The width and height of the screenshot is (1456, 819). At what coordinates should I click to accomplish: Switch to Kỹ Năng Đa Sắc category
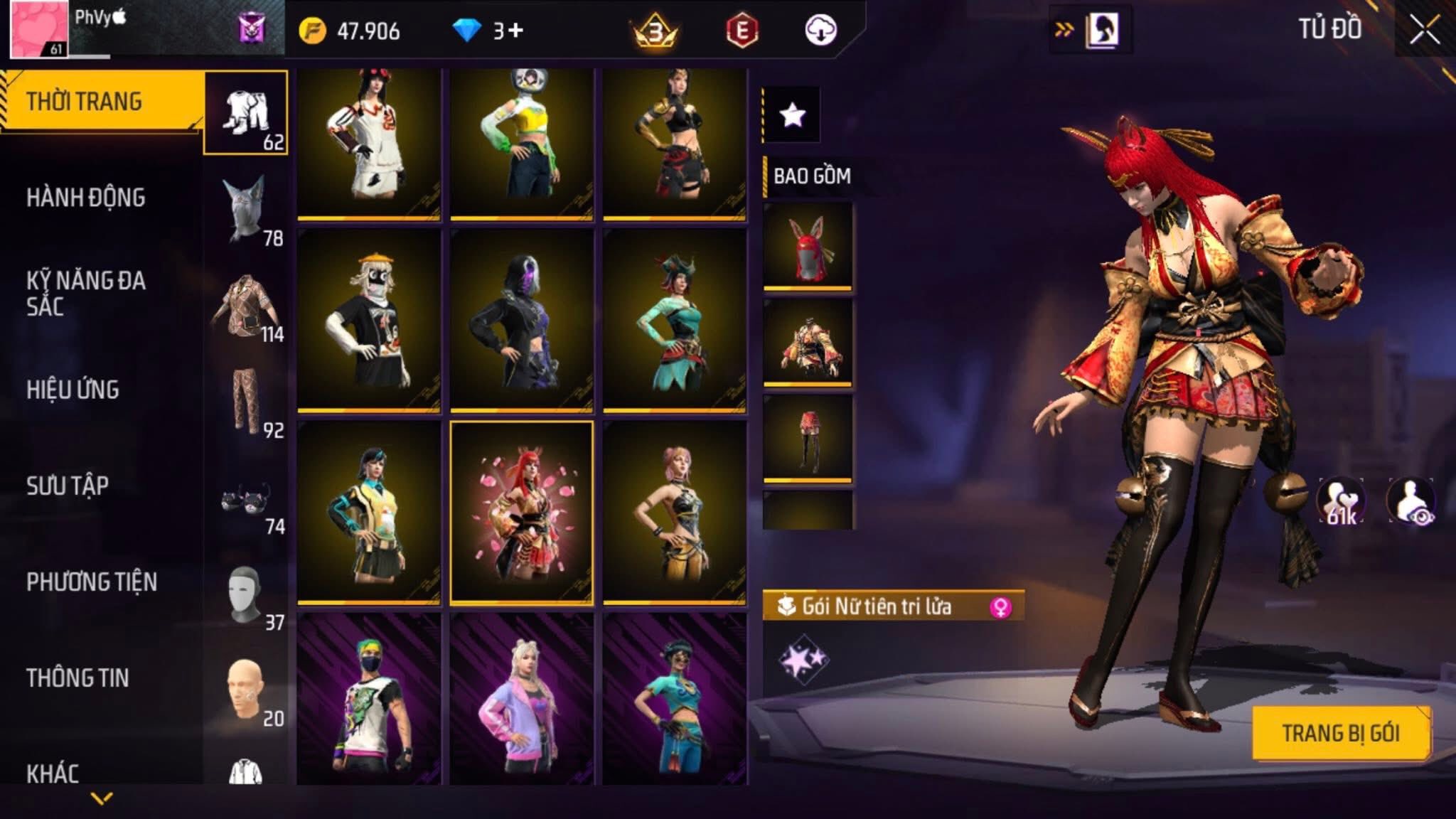86,293
